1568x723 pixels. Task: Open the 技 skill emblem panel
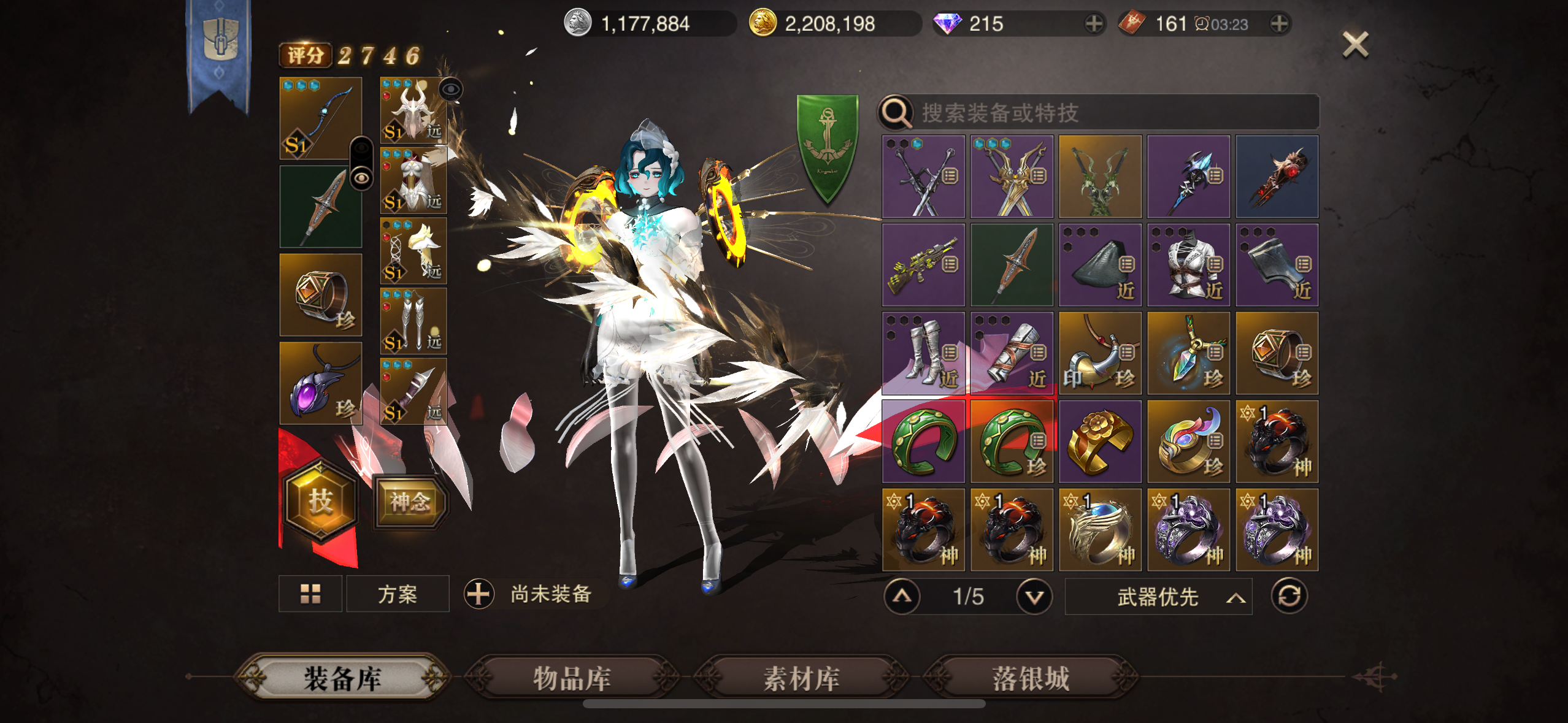320,501
